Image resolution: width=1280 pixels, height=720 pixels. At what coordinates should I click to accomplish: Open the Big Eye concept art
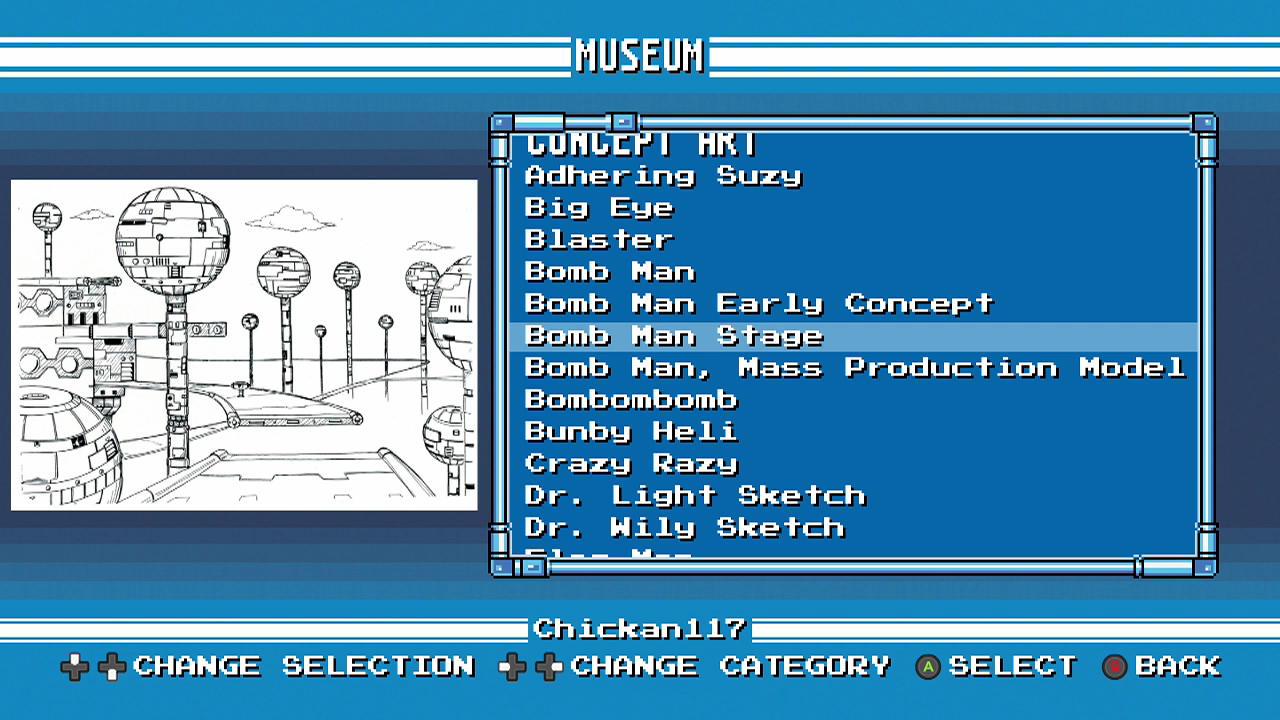(599, 208)
